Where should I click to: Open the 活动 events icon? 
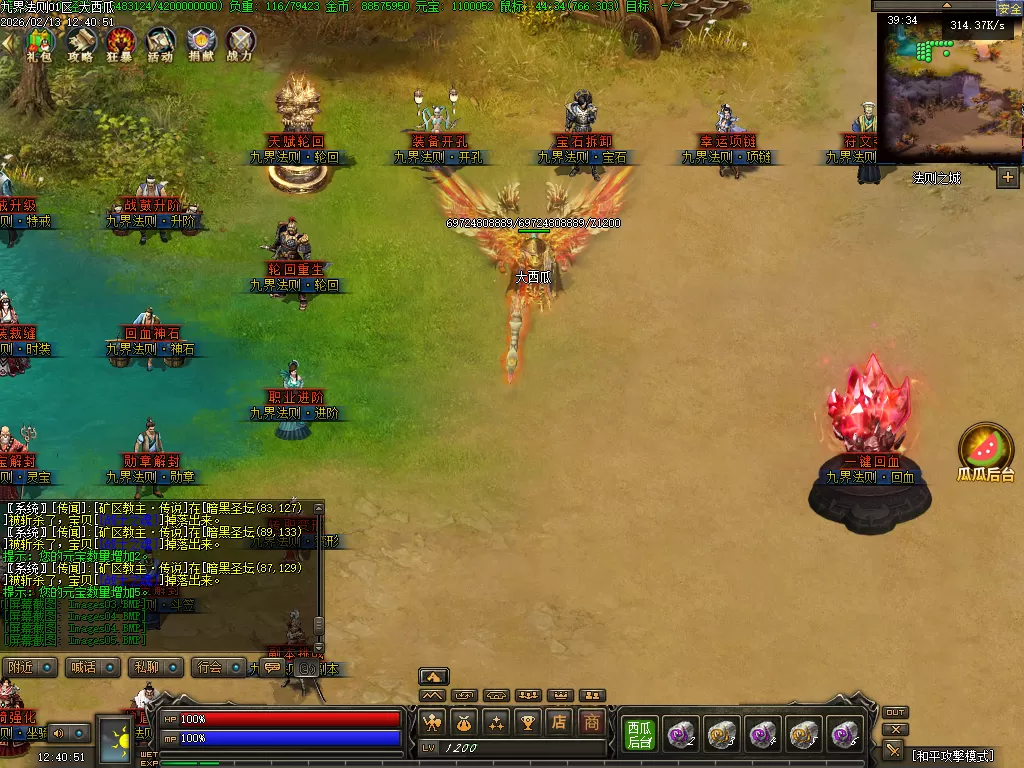[x=160, y=42]
